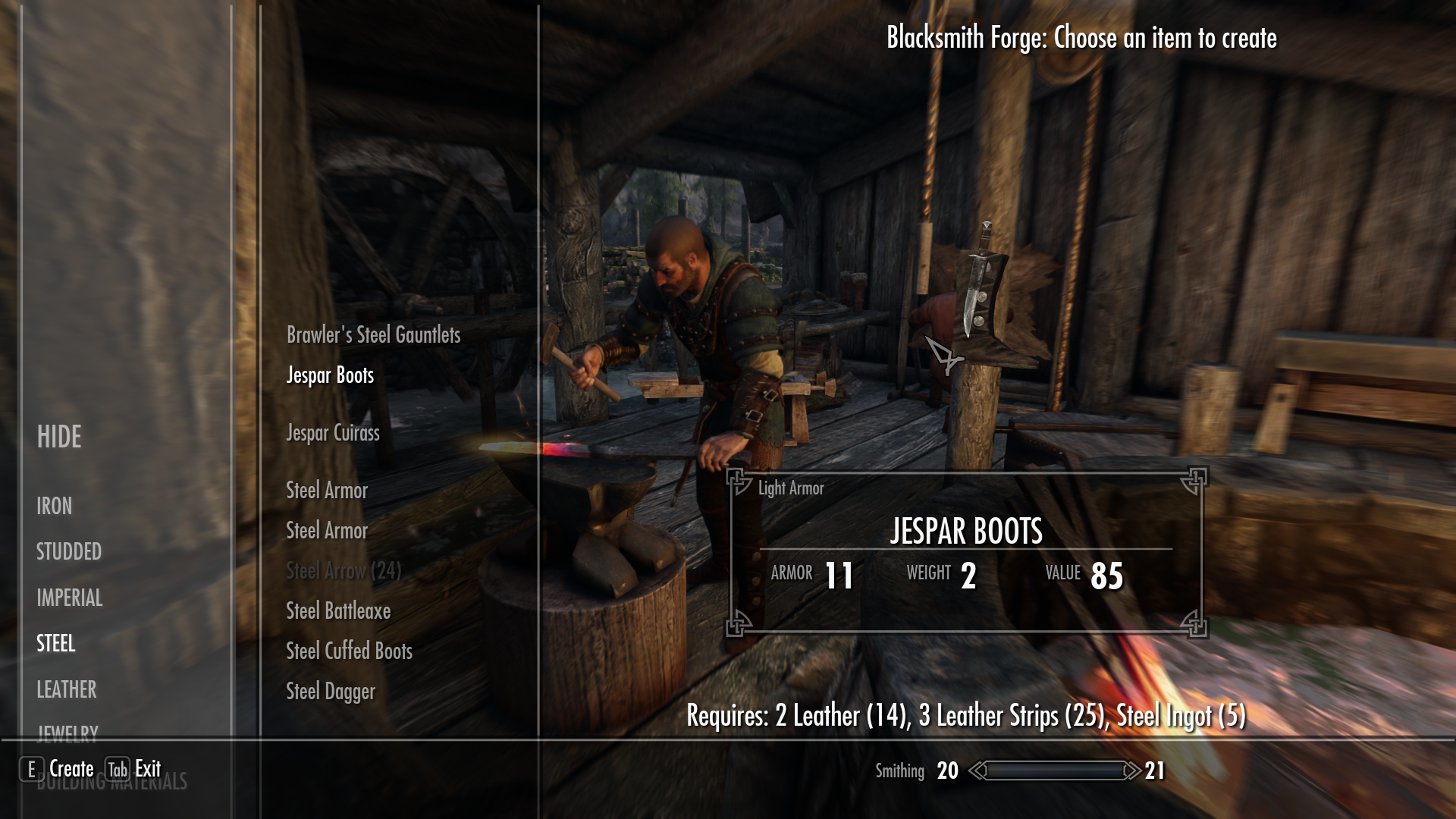Viewport: 1456px width, 819px height.
Task: Choose Brawler's Steel Gauntlets
Action: [373, 335]
